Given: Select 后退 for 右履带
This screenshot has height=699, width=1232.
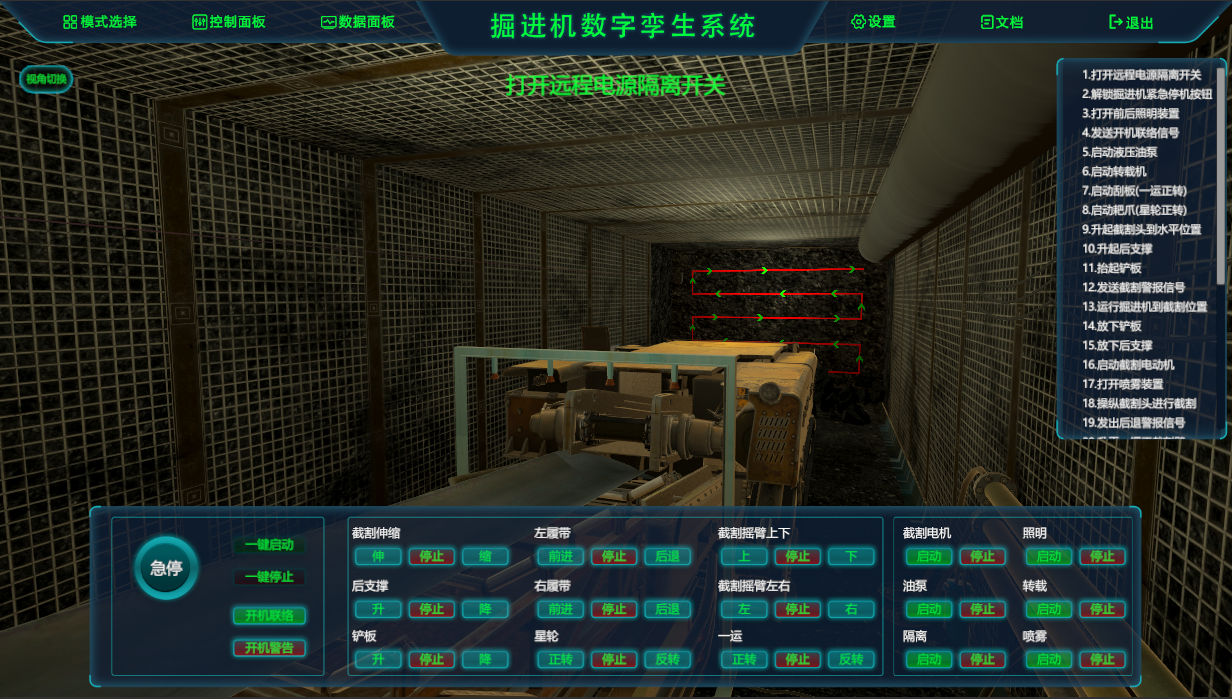Looking at the screenshot, I should point(667,609).
